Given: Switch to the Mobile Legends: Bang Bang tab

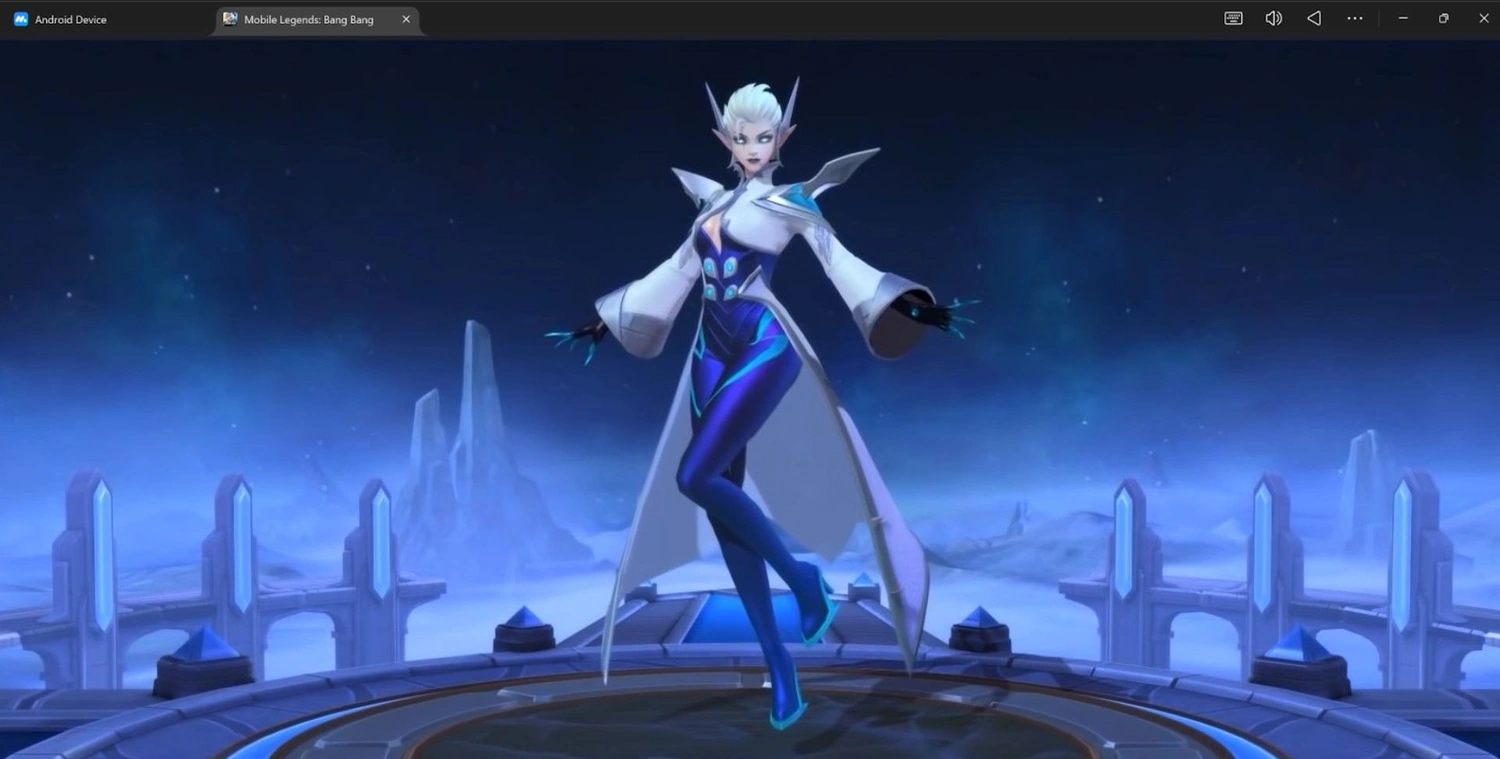Looking at the screenshot, I should 310,19.
